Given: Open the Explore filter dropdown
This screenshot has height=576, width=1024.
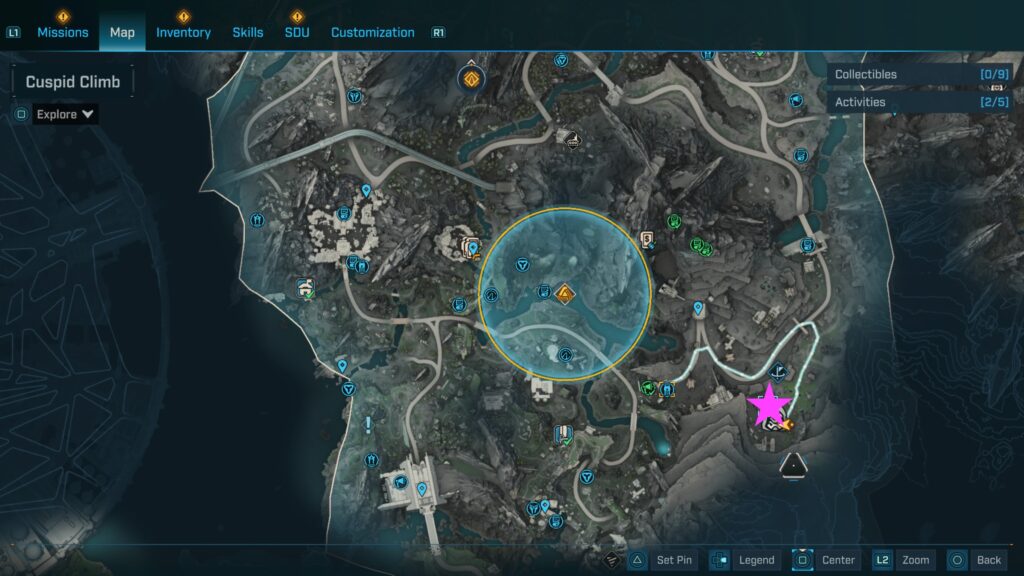Looking at the screenshot, I should (x=66, y=114).
